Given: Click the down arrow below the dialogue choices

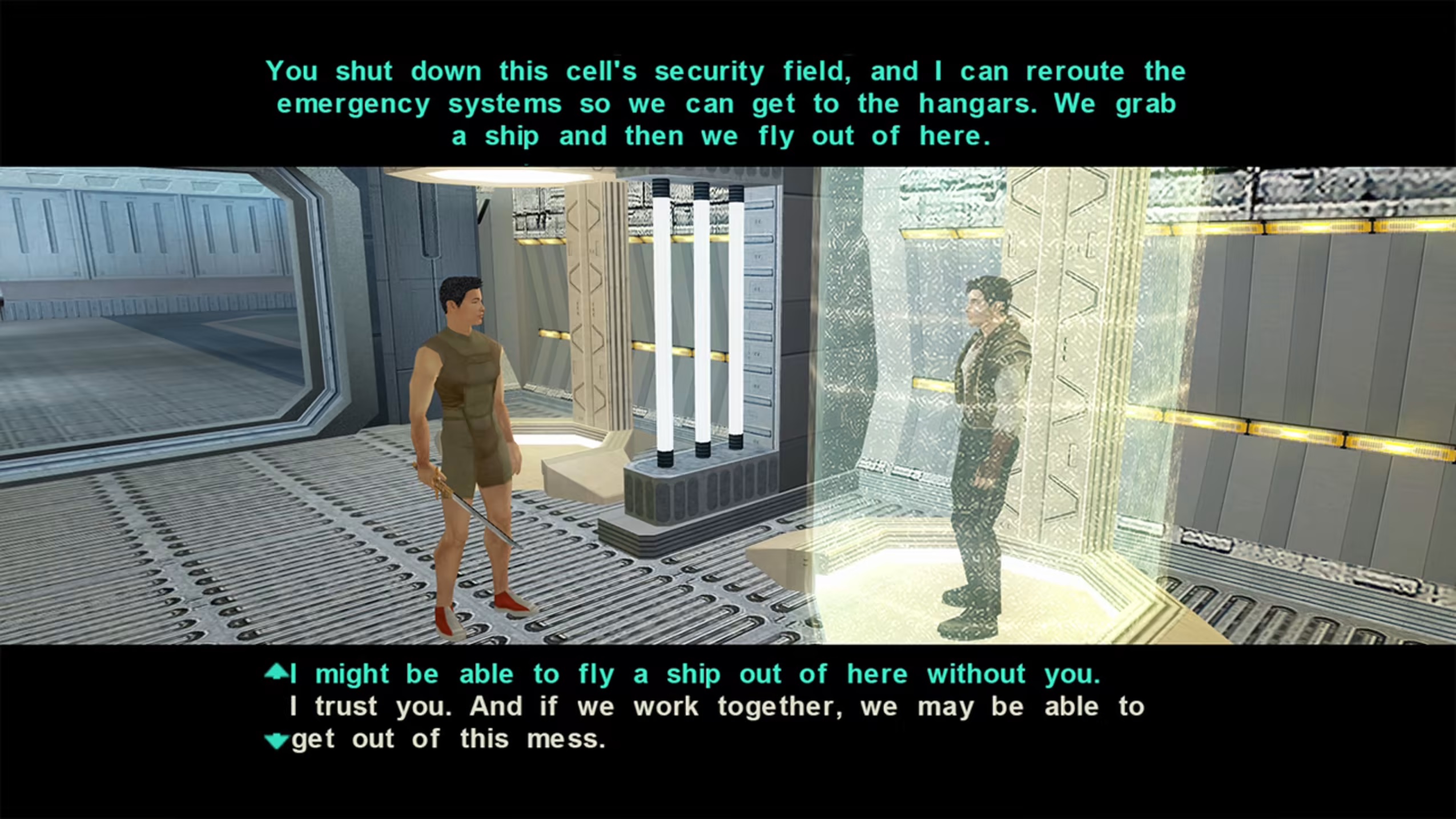Looking at the screenshot, I should pyautogui.click(x=276, y=741).
